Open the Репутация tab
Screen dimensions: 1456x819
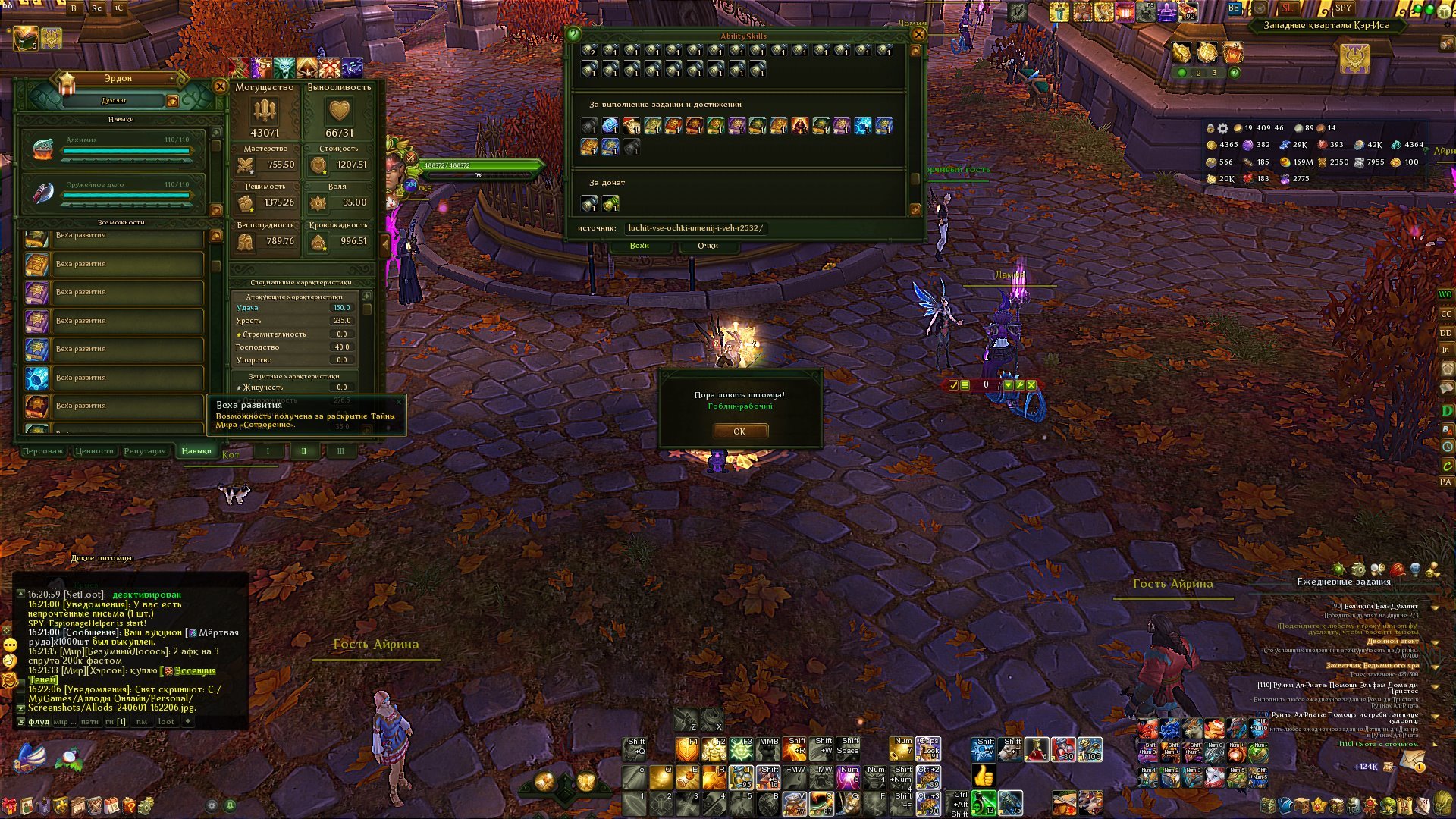point(145,451)
